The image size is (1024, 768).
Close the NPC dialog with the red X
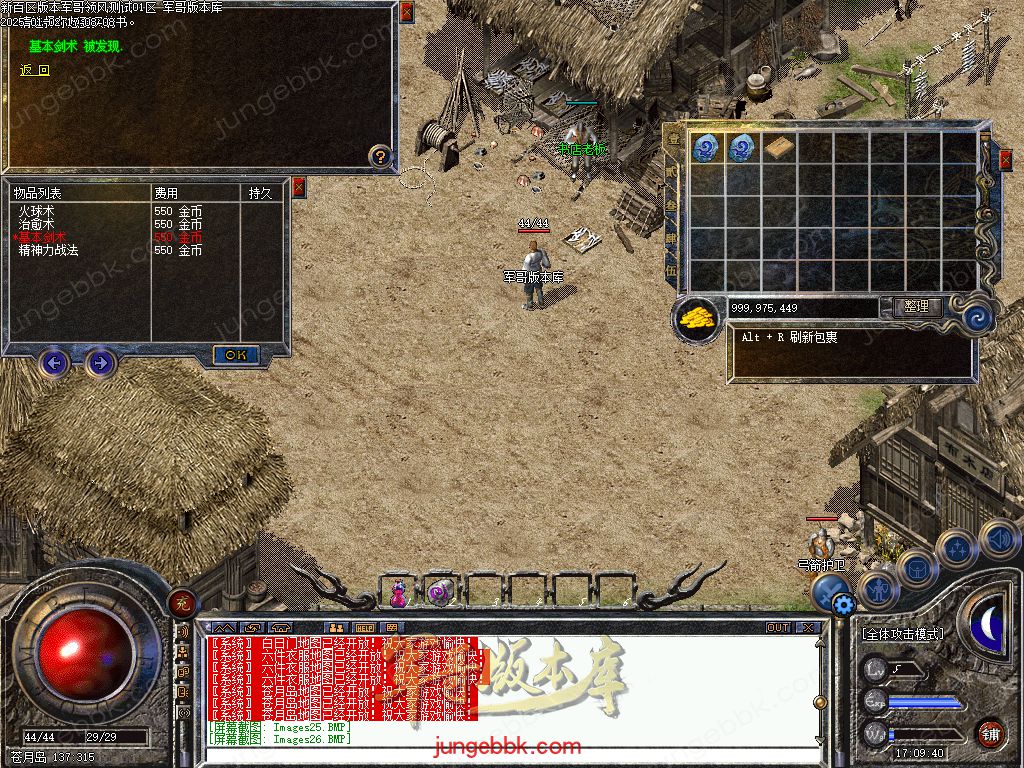tap(406, 13)
